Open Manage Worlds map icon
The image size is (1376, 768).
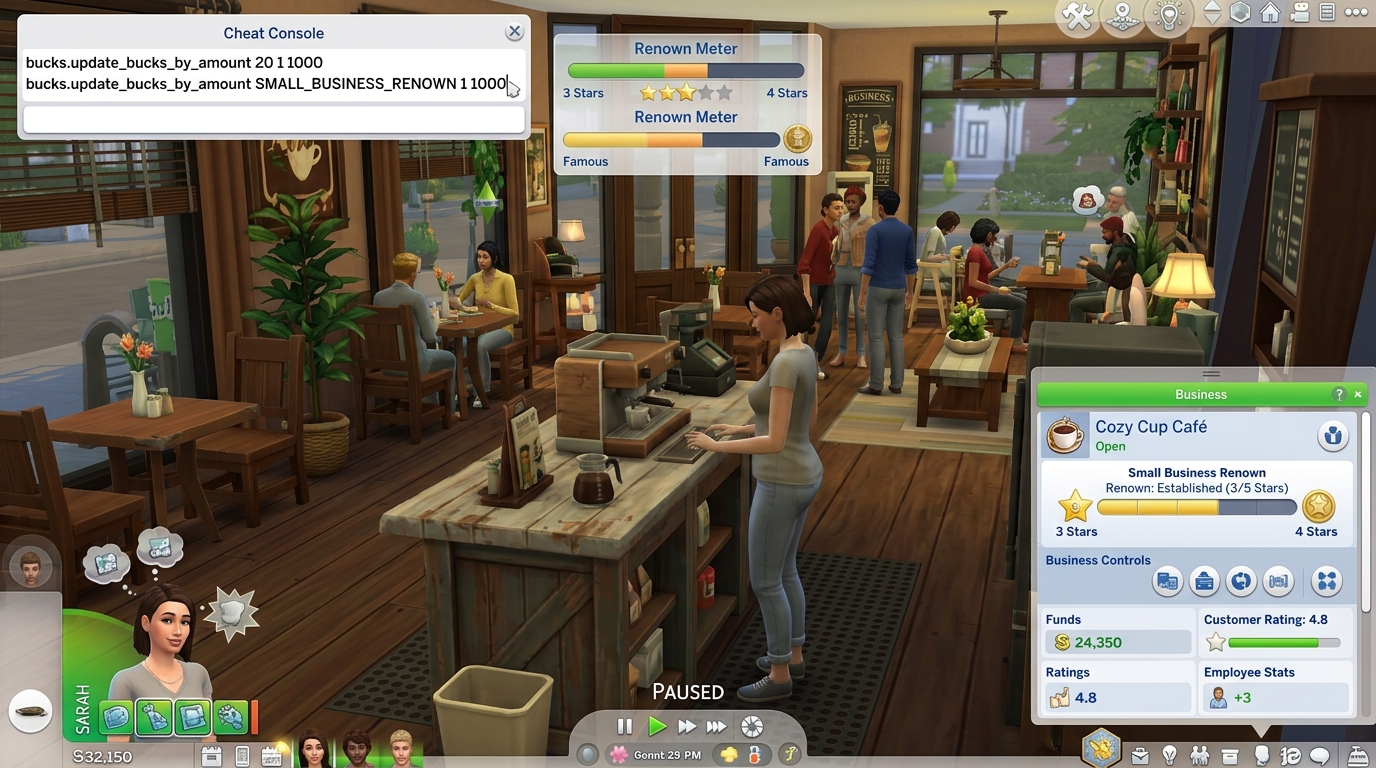pyautogui.click(x=1122, y=17)
